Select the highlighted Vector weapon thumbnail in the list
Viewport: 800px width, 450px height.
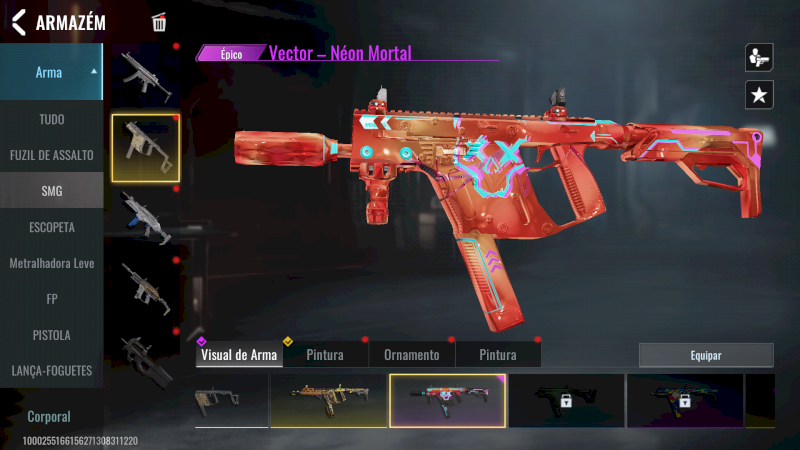point(145,148)
